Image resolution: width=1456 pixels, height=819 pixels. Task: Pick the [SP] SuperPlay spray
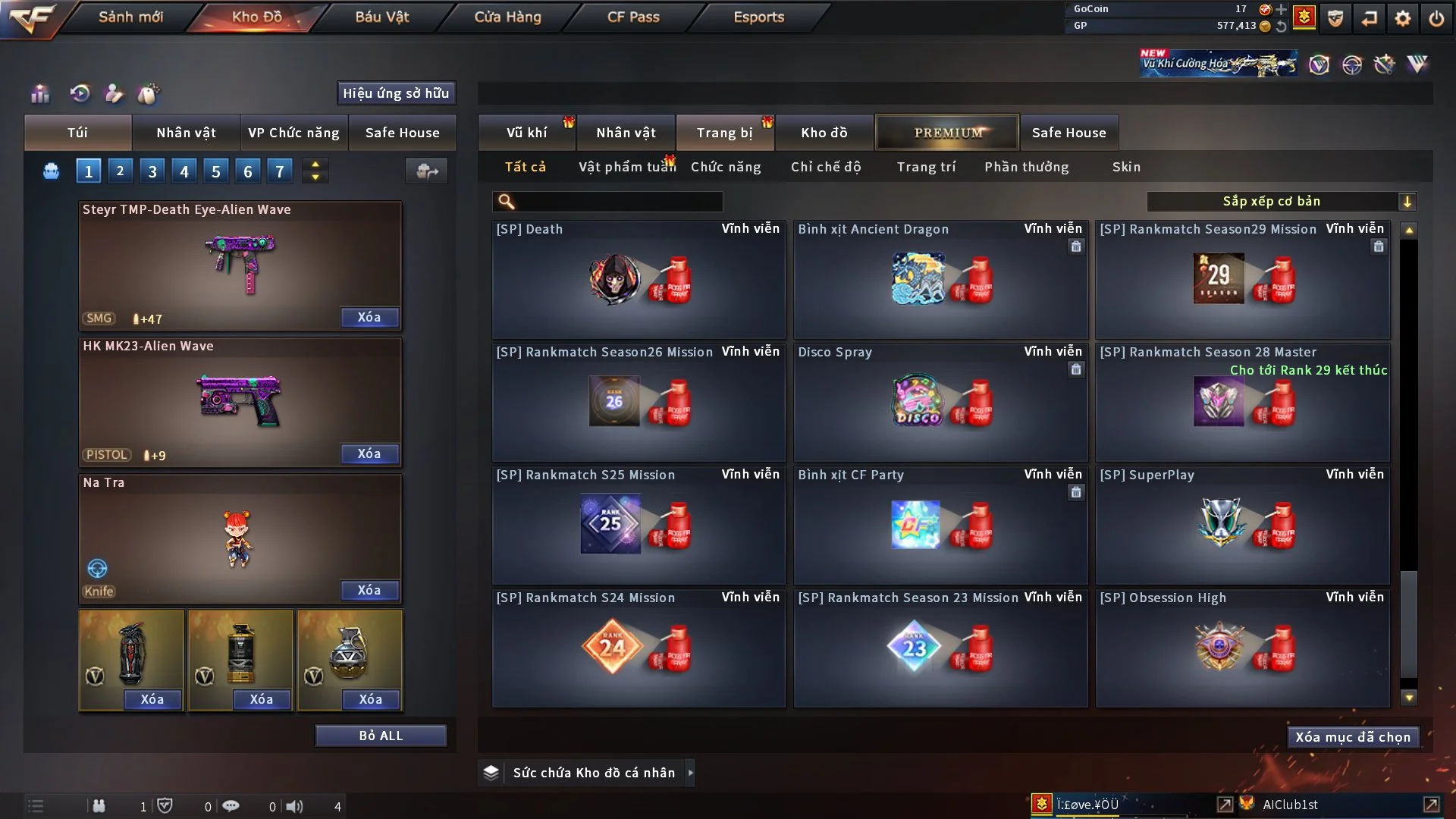coord(1242,526)
